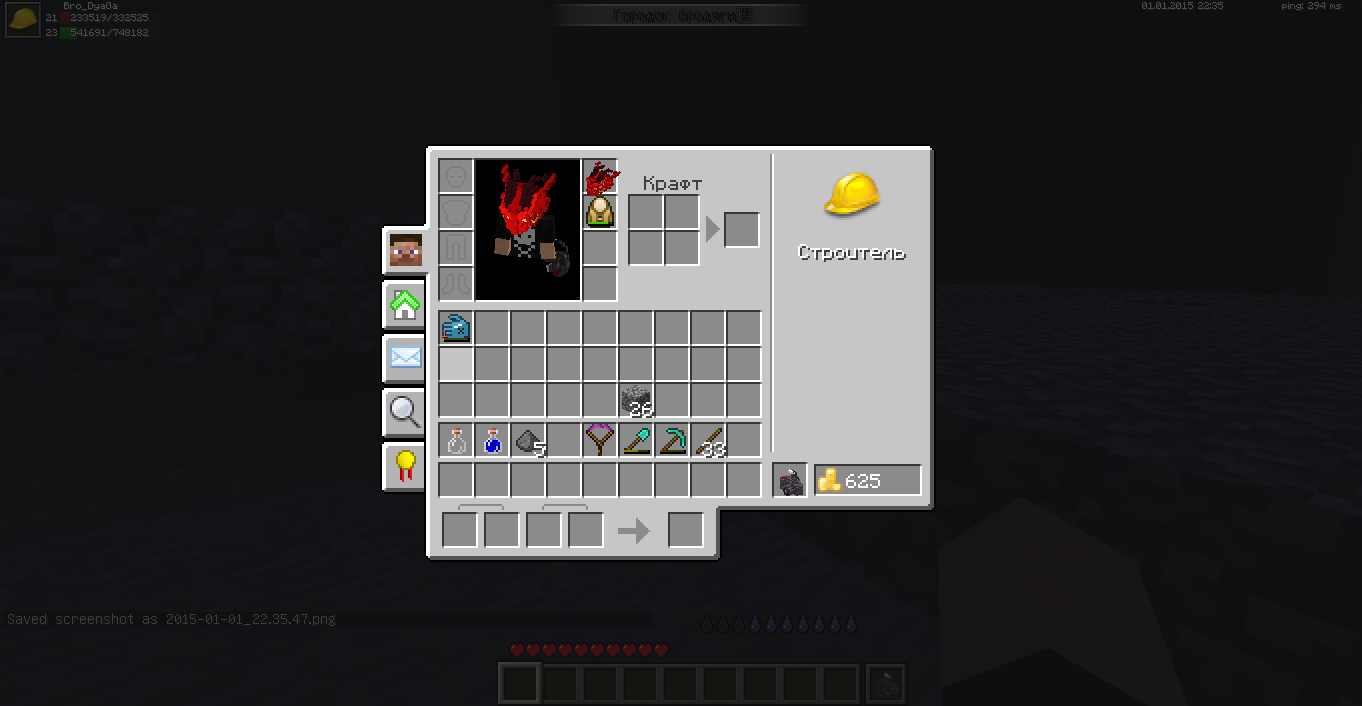Pick up the flint stack of five
1362x706 pixels.
[528, 441]
